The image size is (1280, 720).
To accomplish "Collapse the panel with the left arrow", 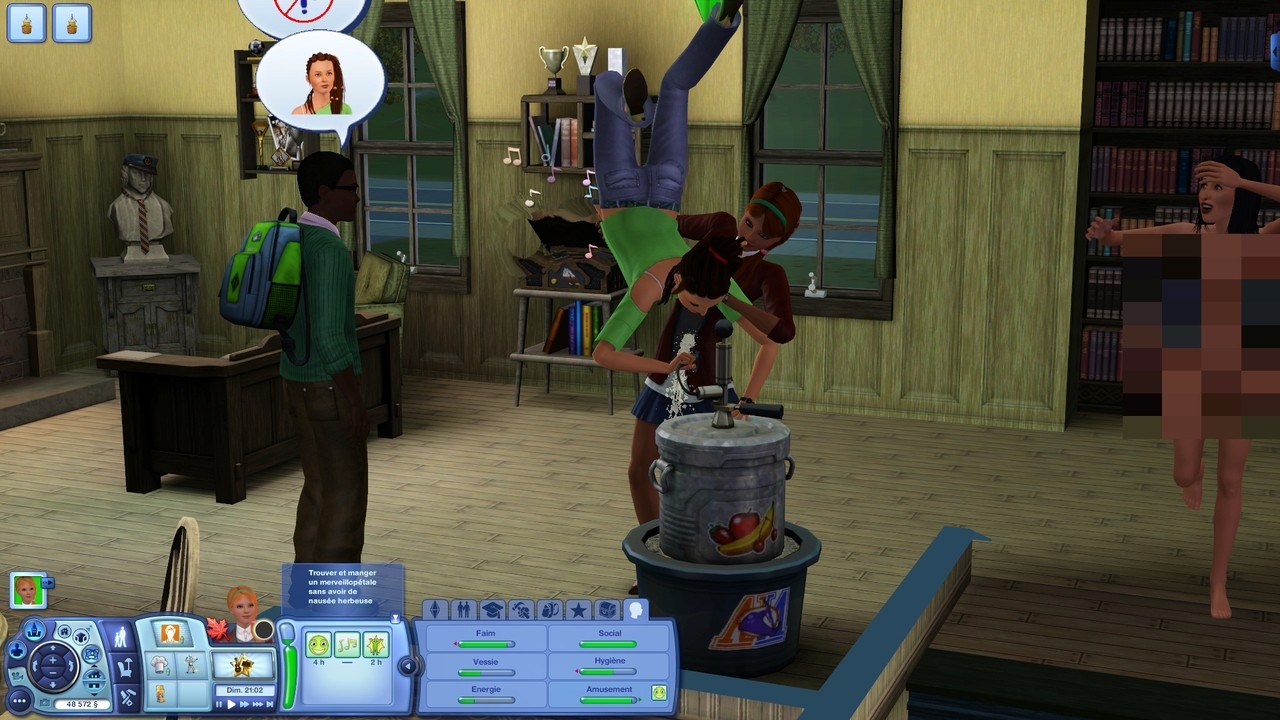I will [x=407, y=665].
